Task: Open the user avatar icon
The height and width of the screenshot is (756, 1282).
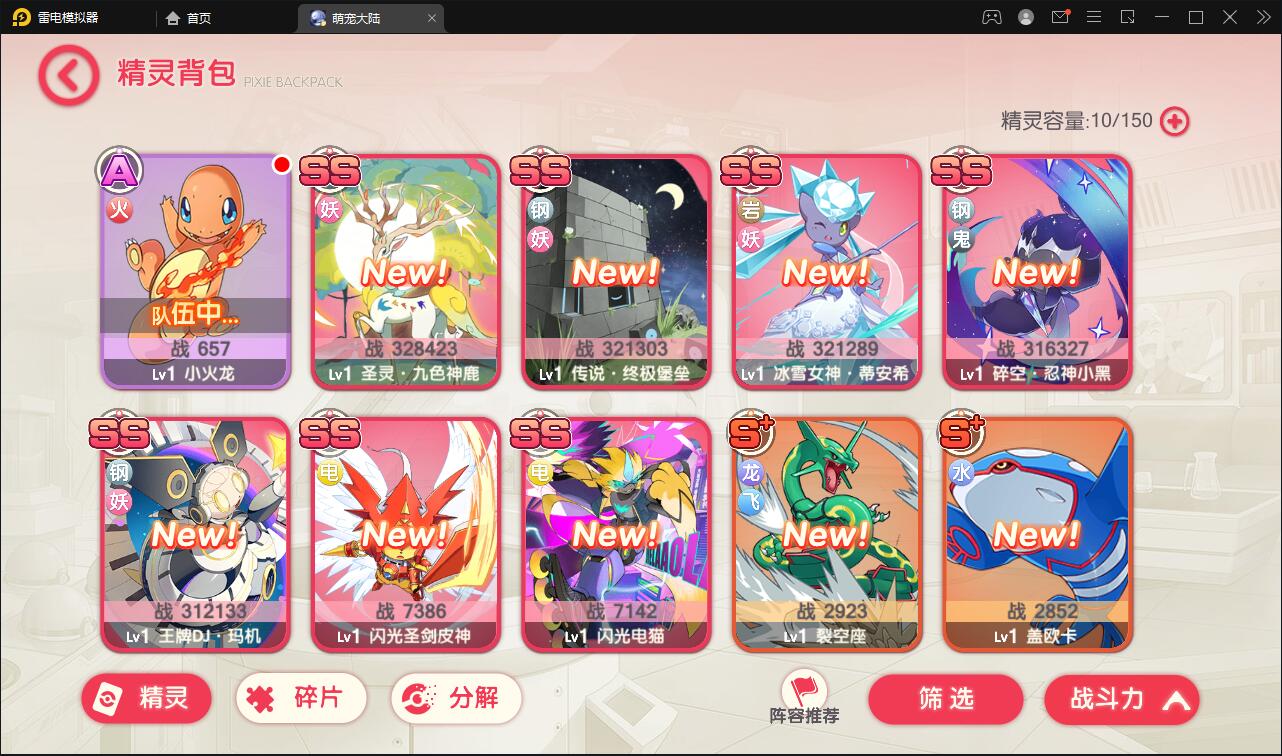Action: (x=1025, y=17)
